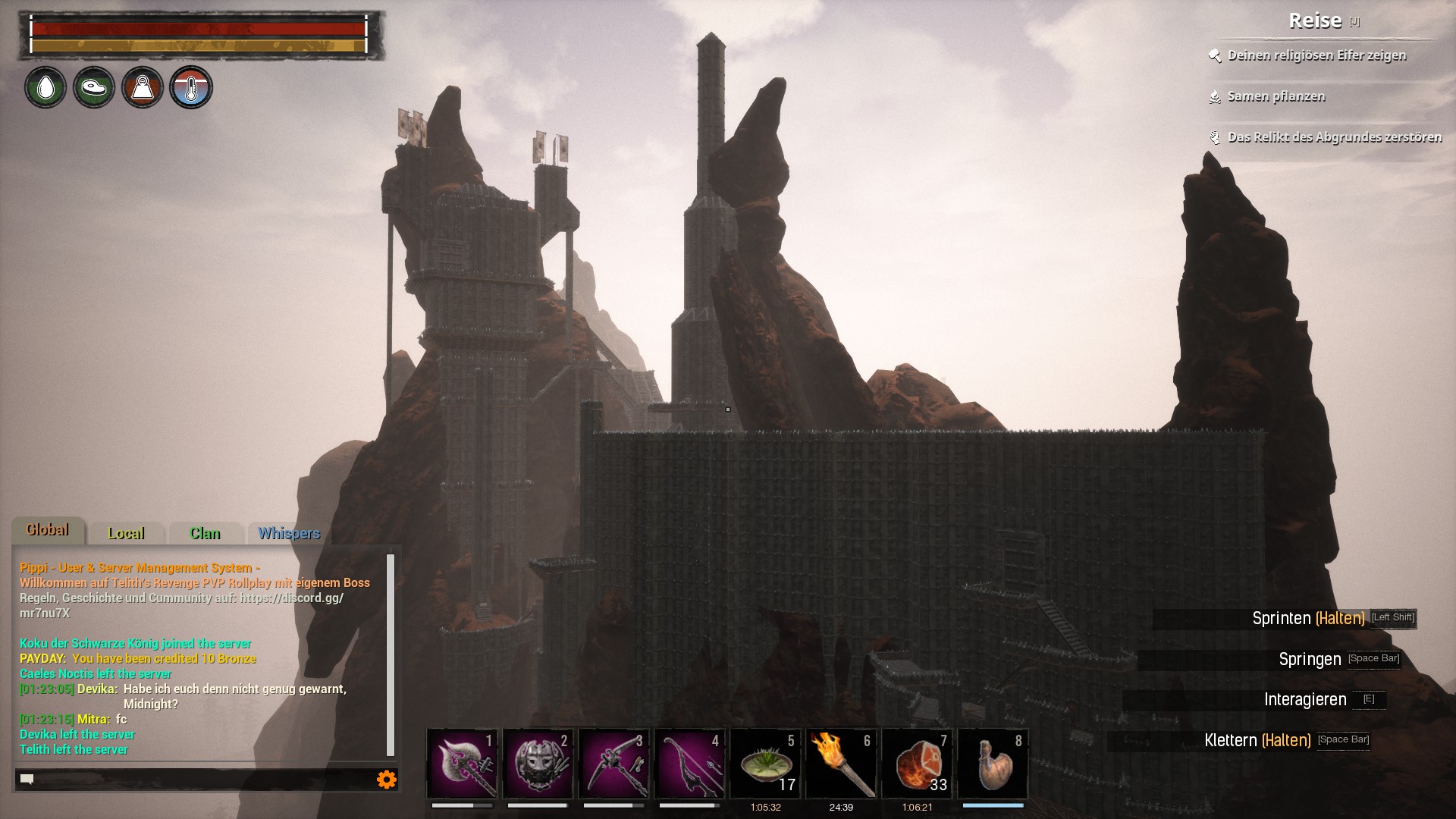
Task: Choose the pickaxe in the hotbar
Action: [613, 764]
